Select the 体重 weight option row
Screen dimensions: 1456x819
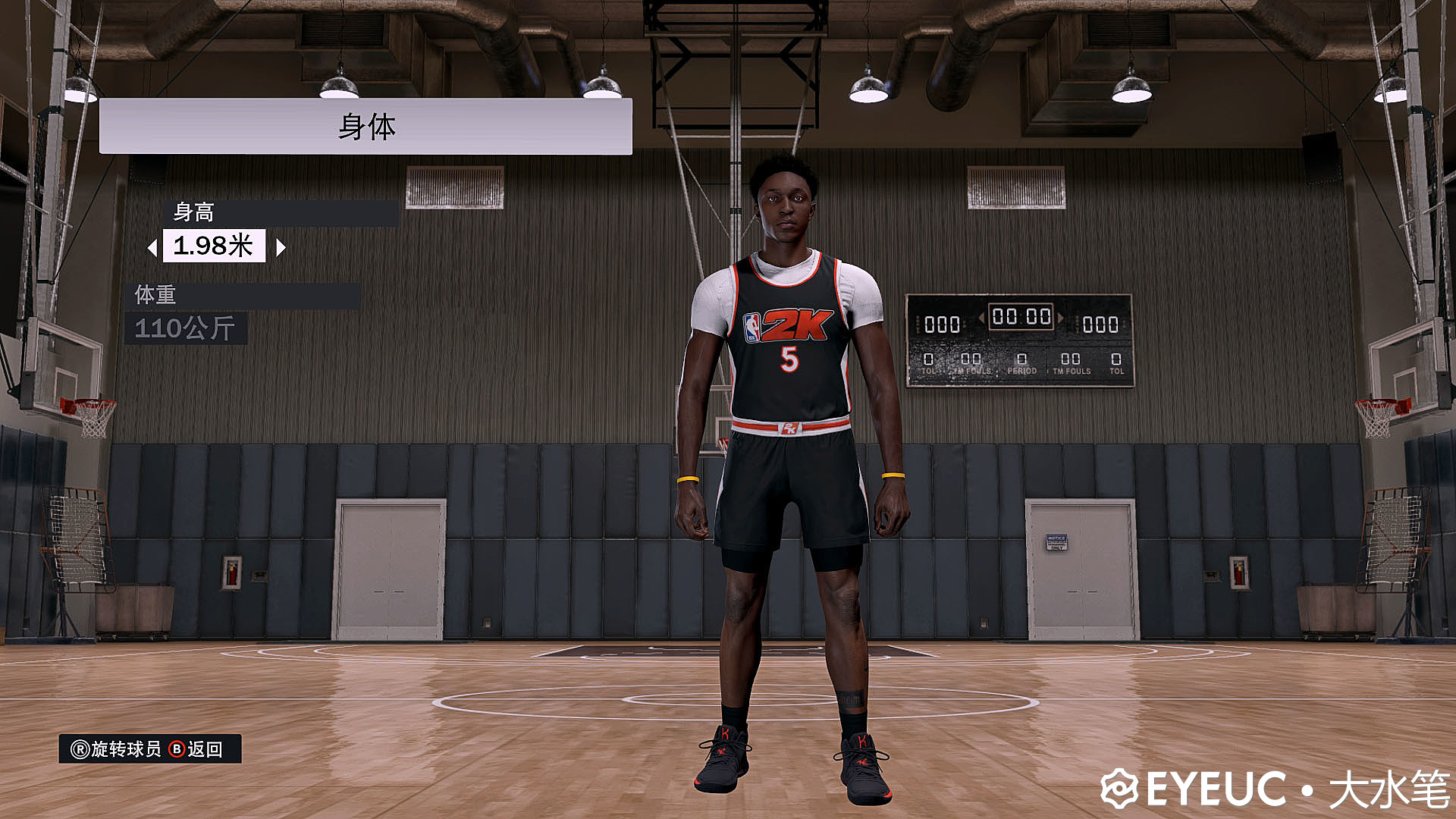tap(243, 295)
